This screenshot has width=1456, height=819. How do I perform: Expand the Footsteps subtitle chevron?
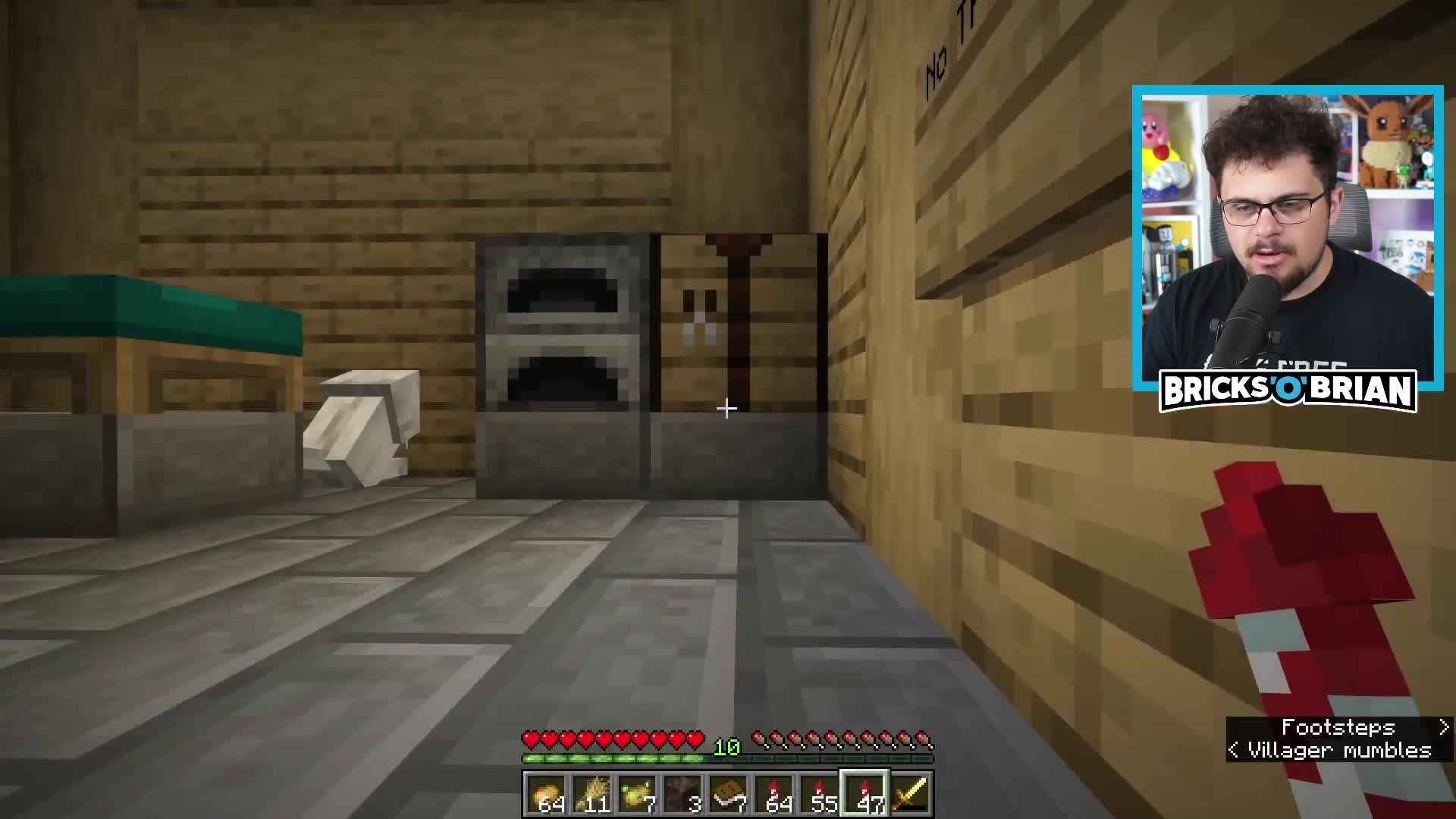[x=1443, y=727]
